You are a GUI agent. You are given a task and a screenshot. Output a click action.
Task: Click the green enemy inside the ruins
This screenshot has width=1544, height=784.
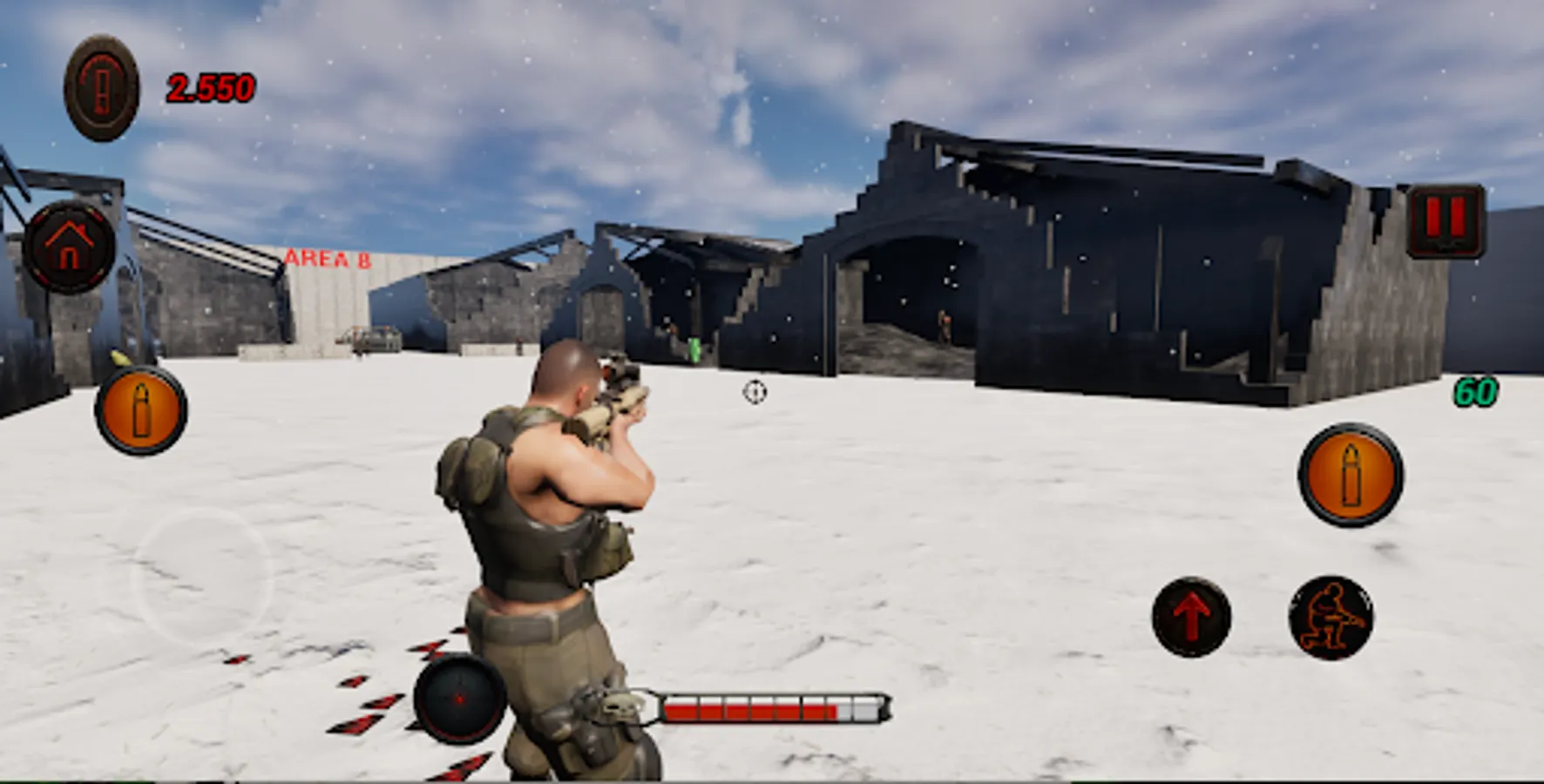coord(694,348)
